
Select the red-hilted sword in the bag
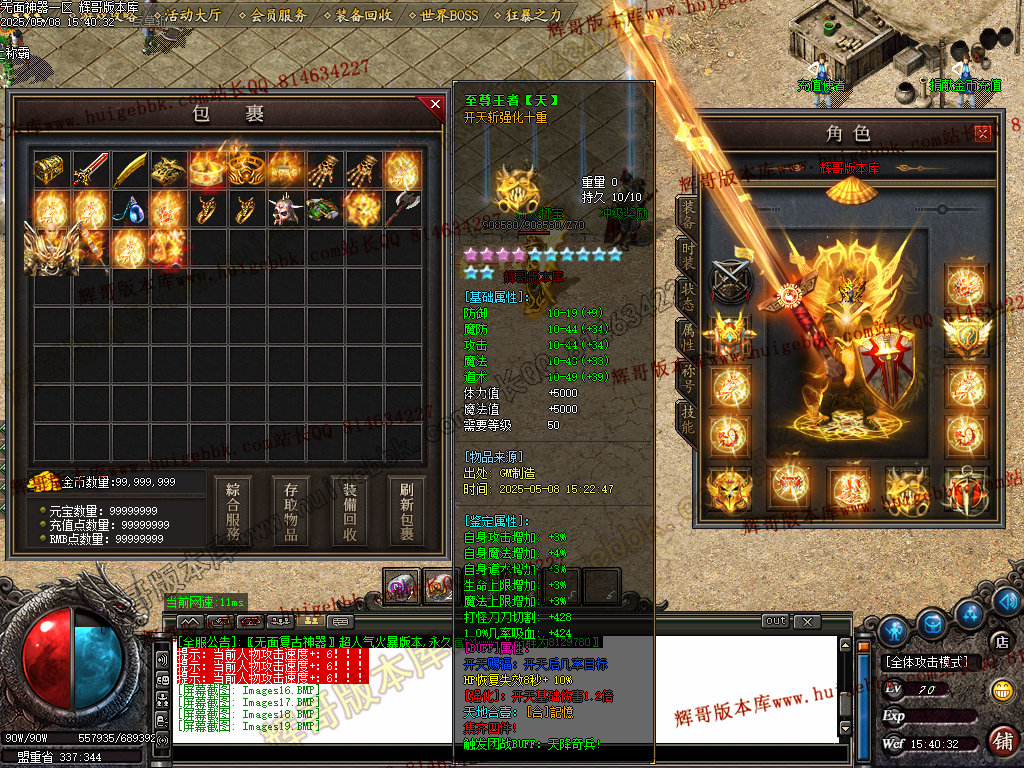90,170
